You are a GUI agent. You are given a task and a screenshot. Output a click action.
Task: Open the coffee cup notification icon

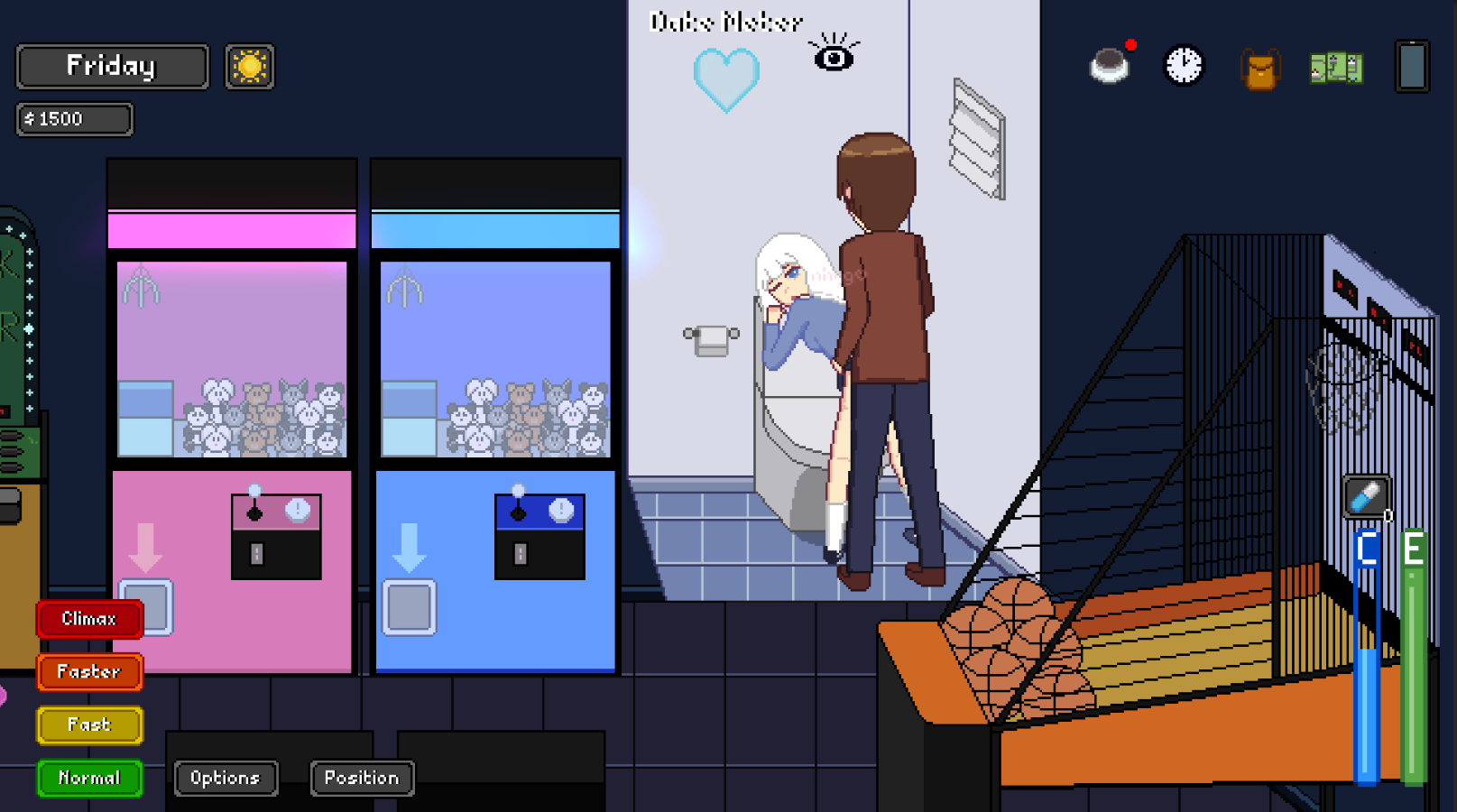(1110, 64)
